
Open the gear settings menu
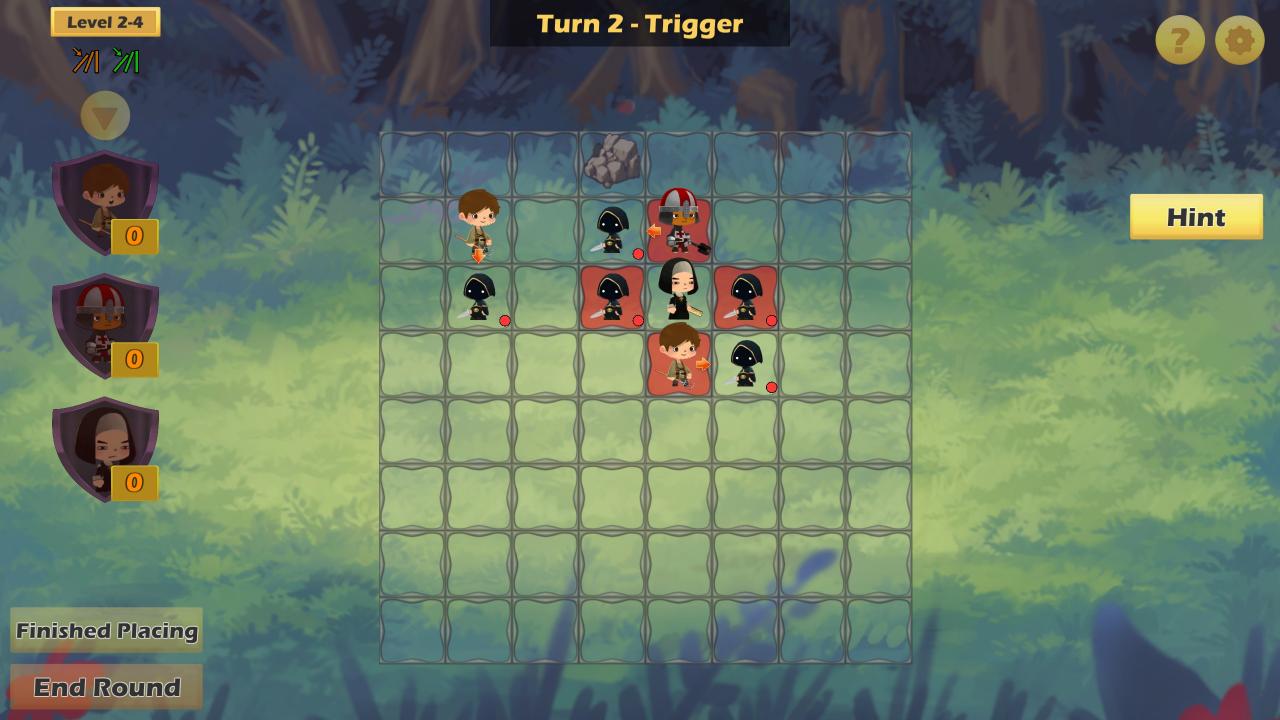coord(1239,41)
